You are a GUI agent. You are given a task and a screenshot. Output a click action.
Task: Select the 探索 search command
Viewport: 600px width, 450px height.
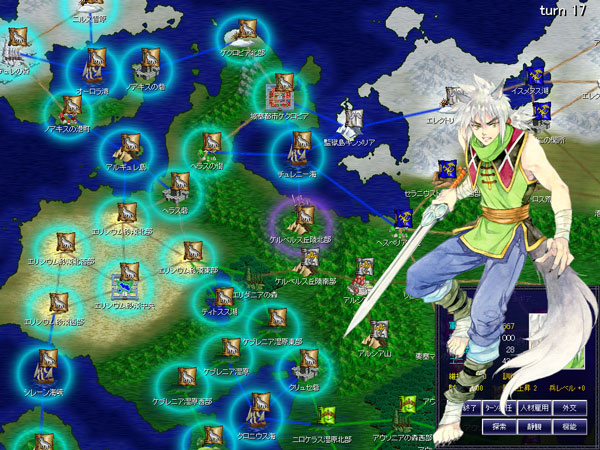click(x=499, y=426)
